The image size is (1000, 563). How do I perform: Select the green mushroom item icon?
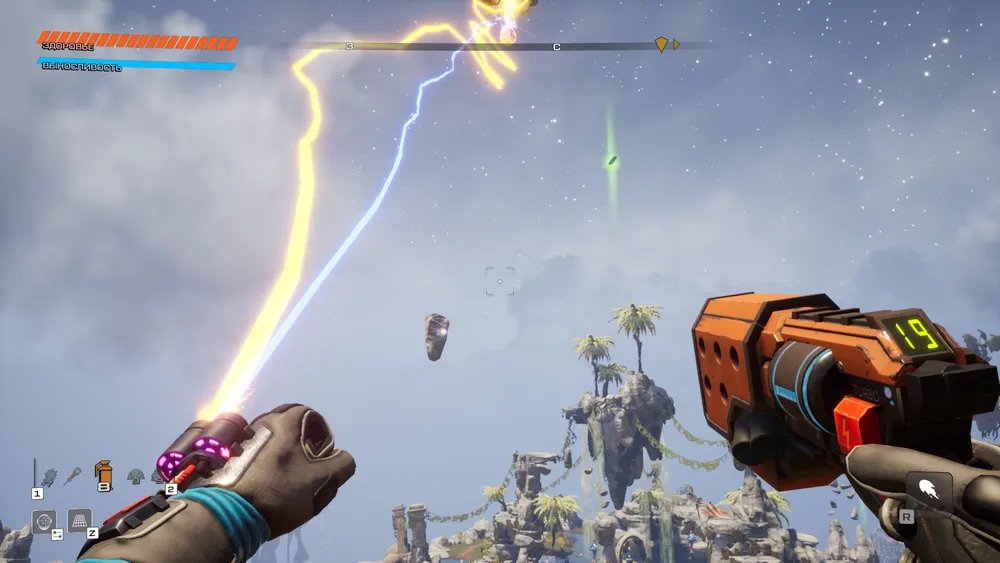(135, 476)
